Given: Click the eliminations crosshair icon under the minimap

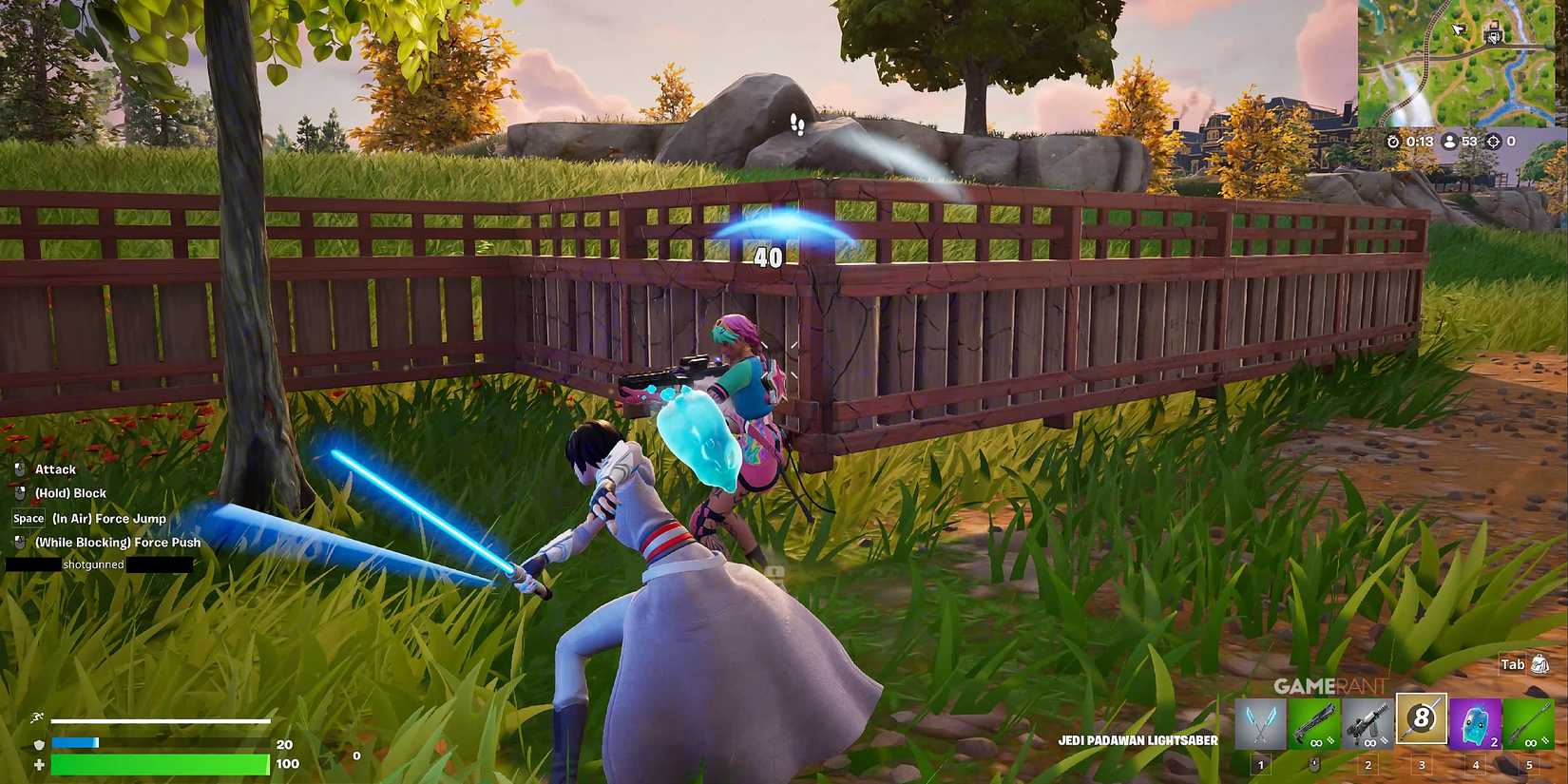Looking at the screenshot, I should (1492, 141).
